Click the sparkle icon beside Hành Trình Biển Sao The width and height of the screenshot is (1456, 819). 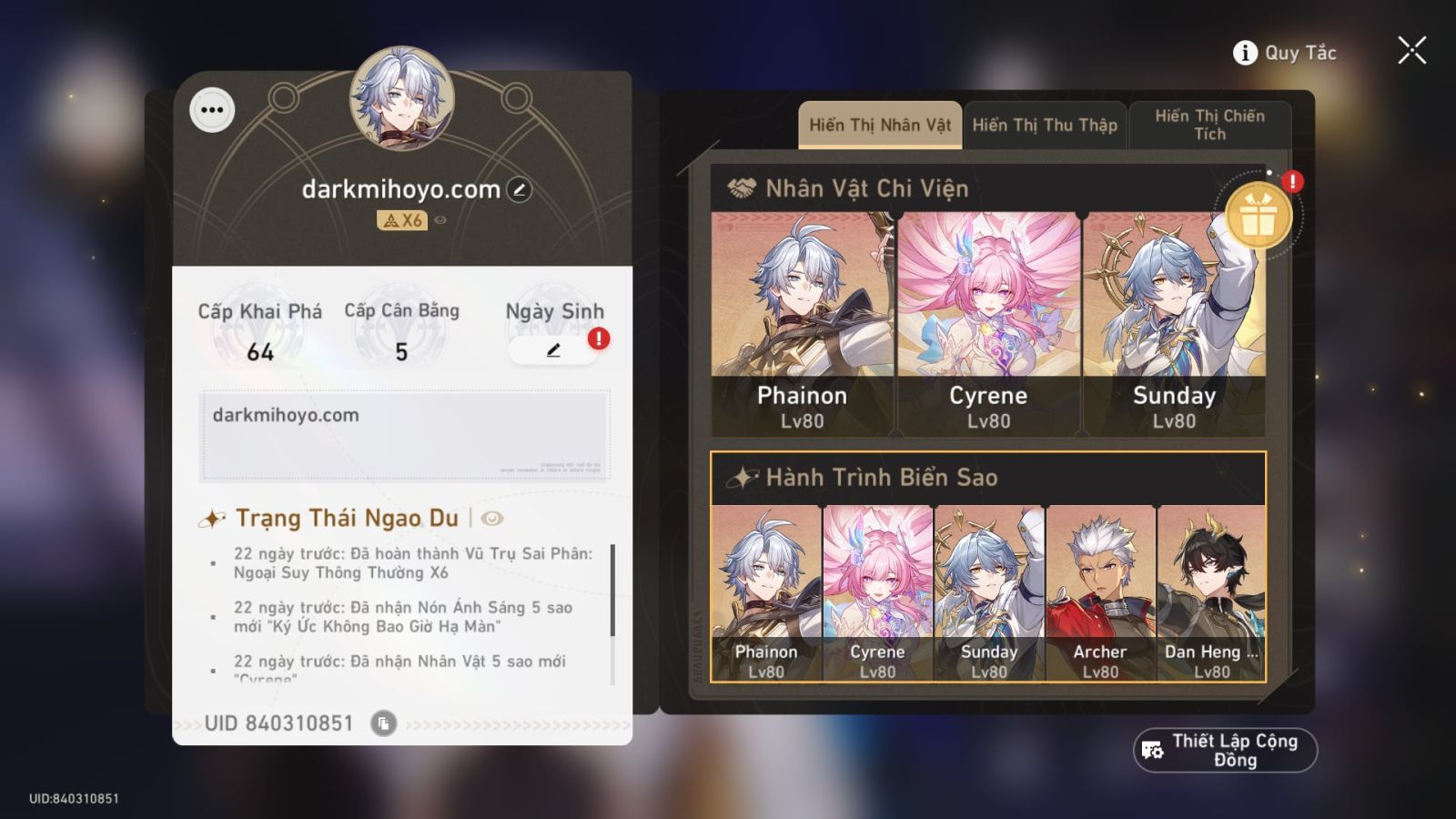tap(742, 476)
